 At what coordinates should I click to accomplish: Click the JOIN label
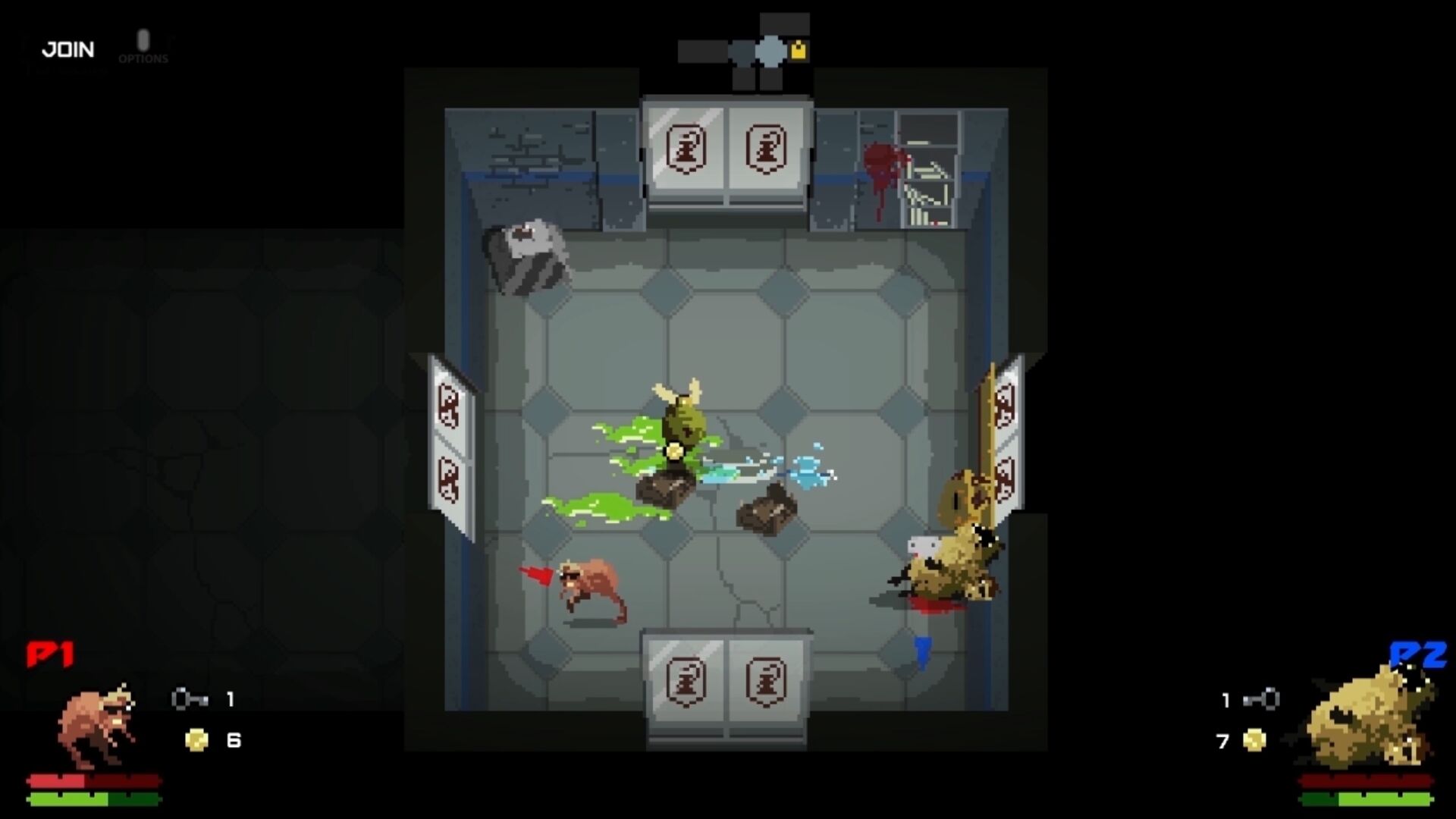(68, 50)
